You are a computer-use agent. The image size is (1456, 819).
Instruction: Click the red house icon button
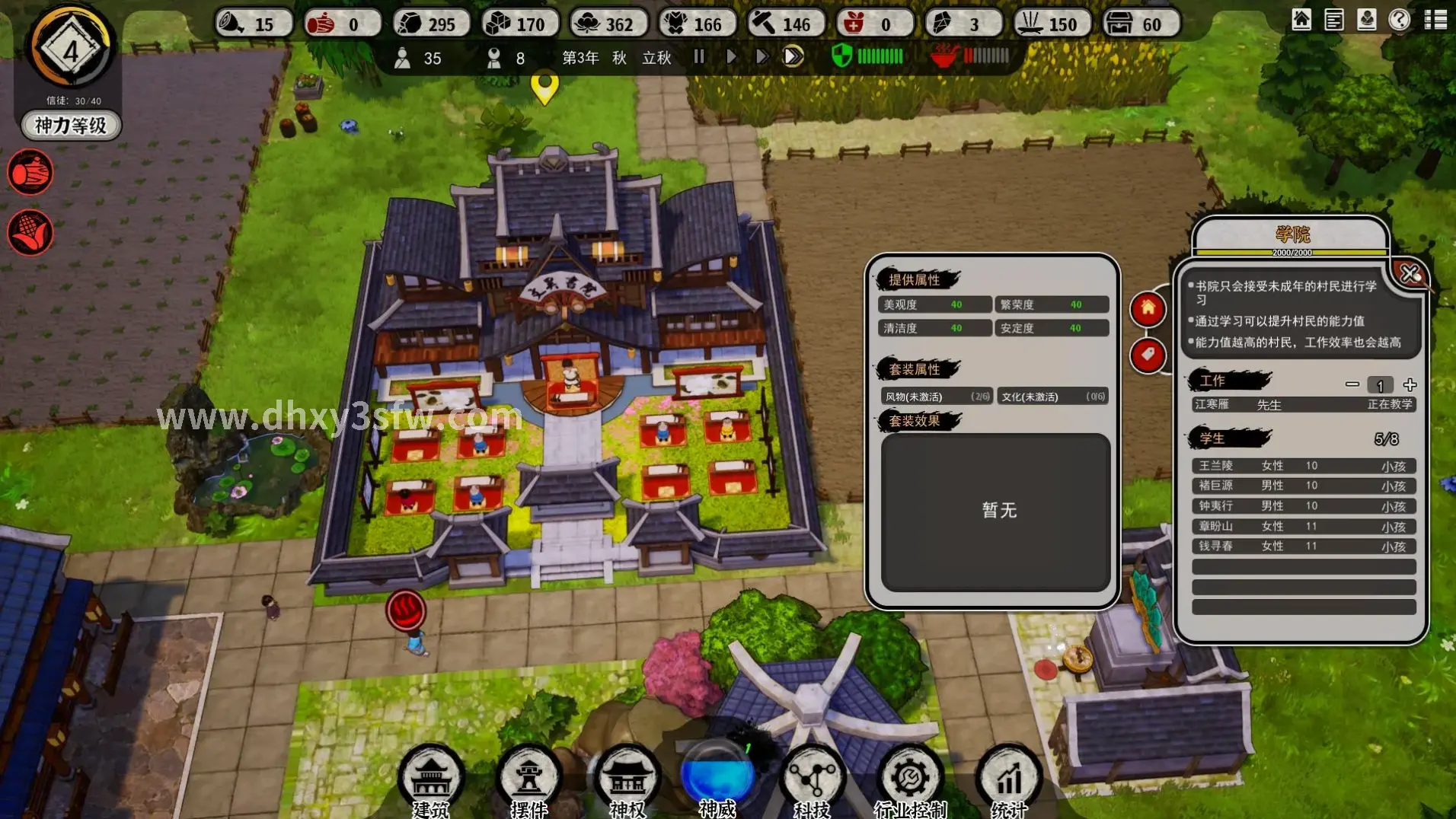tap(1148, 308)
